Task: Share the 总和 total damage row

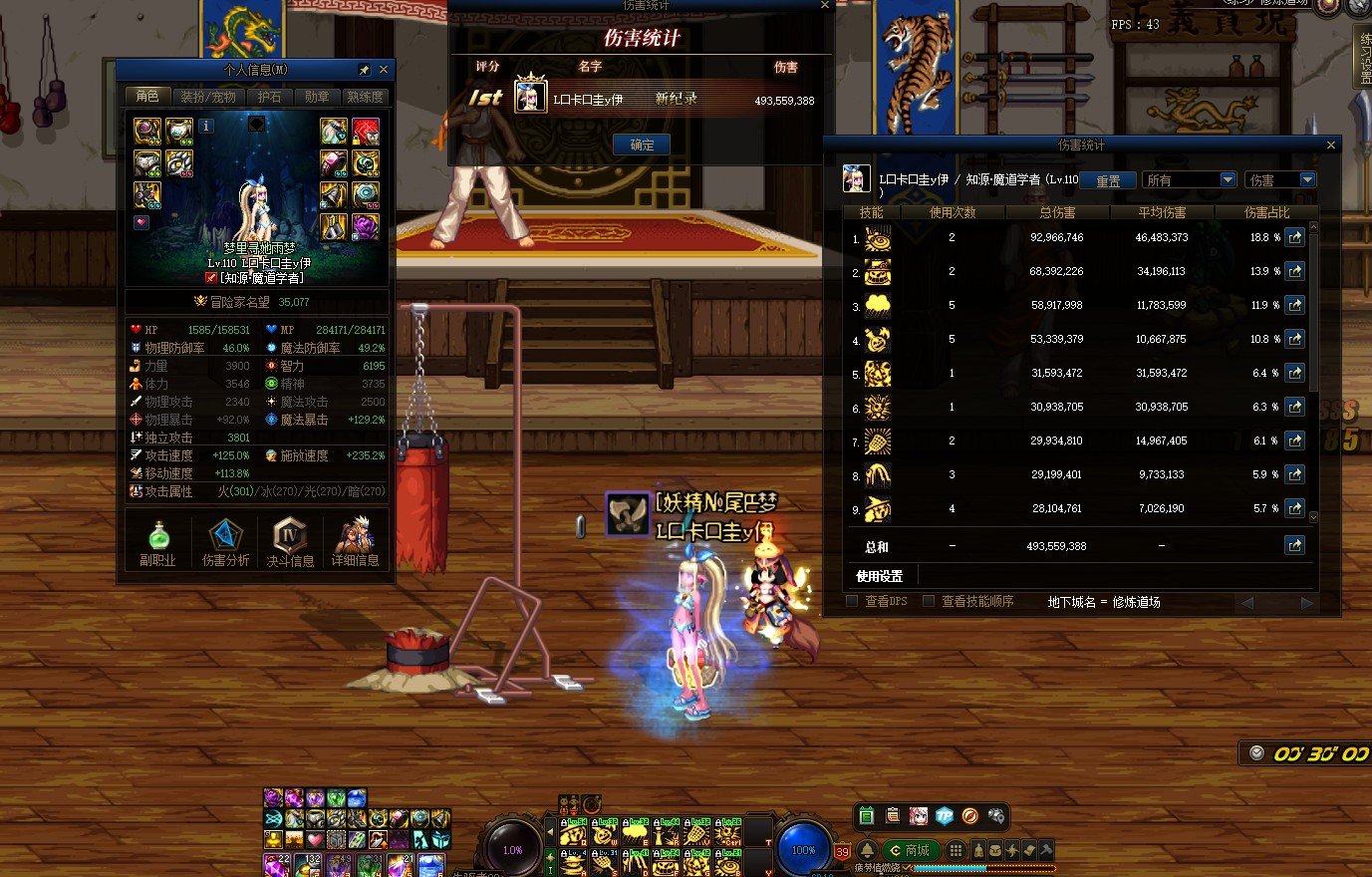Action: click(1293, 545)
